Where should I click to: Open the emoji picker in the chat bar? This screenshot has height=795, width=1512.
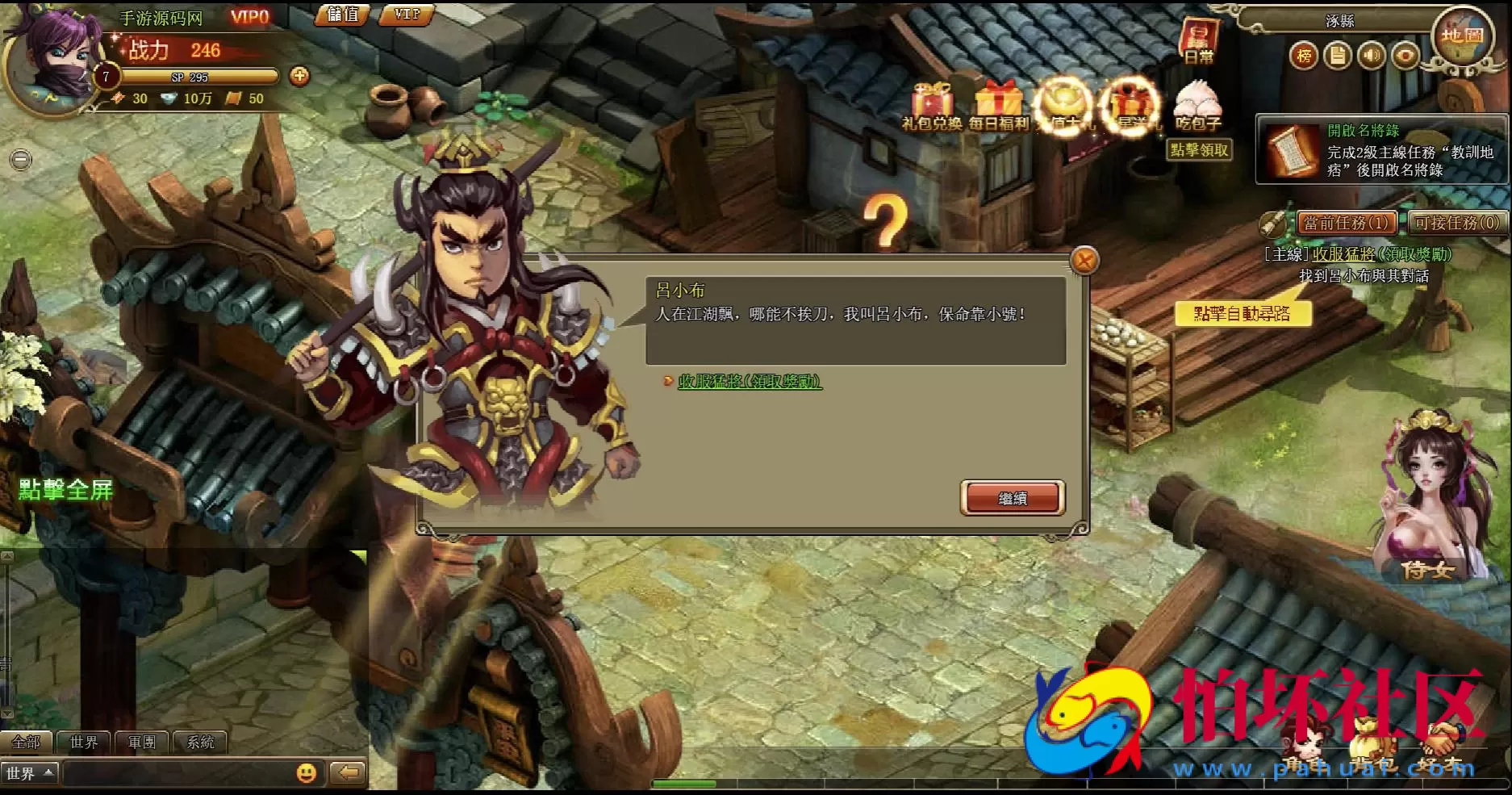tap(305, 772)
